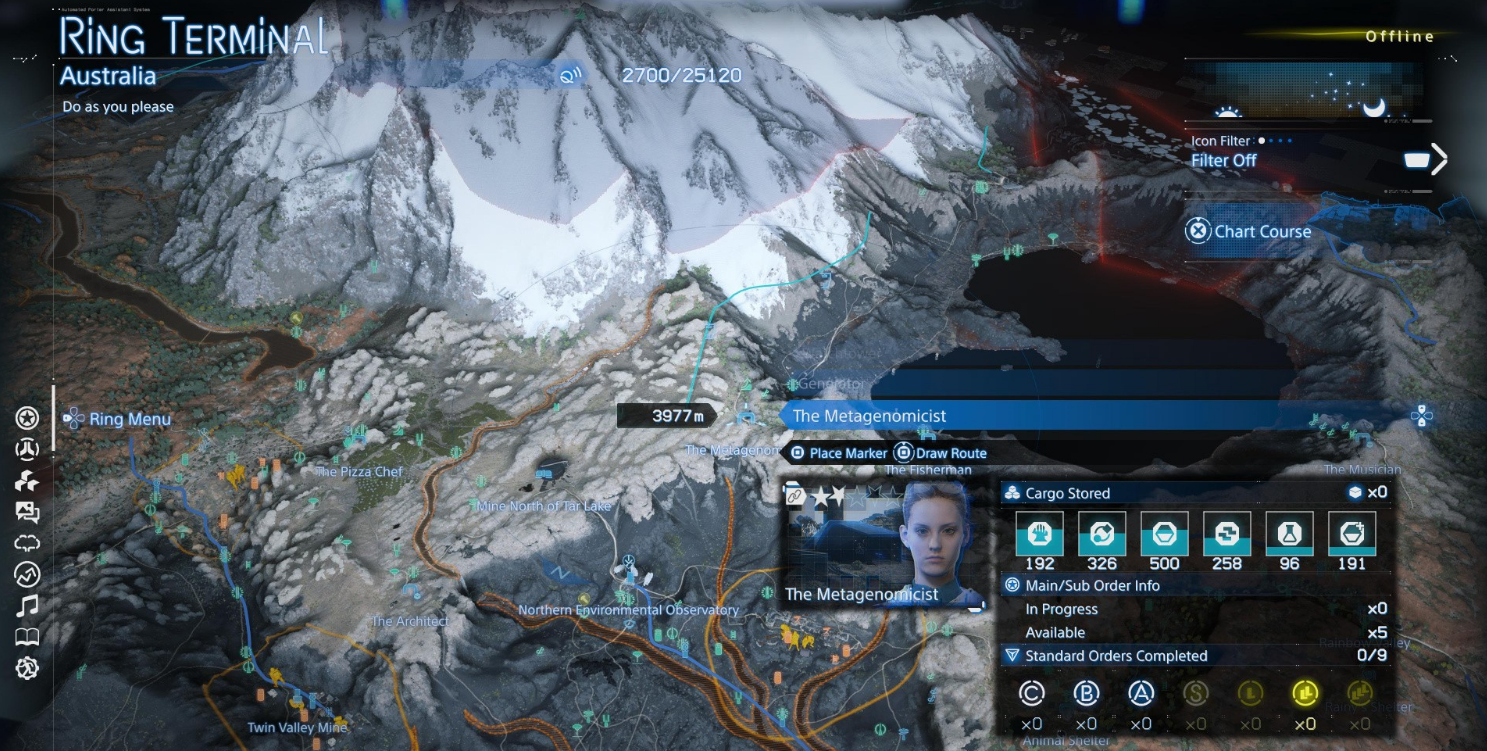Screen dimensions: 1487x751
Task: Select the photo chat bubble icon
Action: [x=27, y=512]
